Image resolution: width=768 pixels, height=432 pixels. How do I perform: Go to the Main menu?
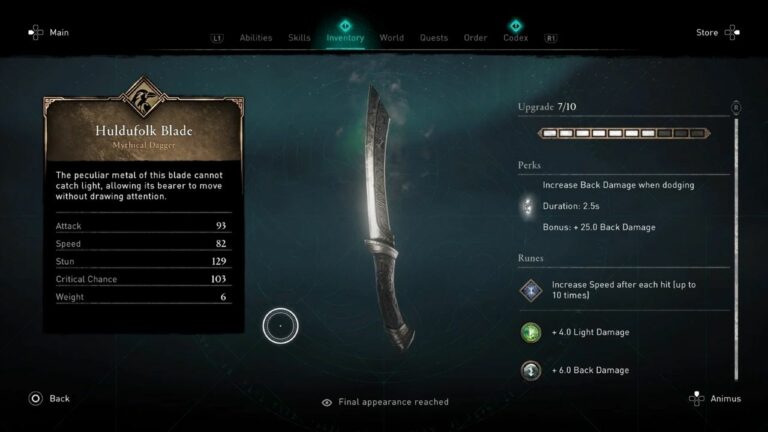click(x=49, y=33)
